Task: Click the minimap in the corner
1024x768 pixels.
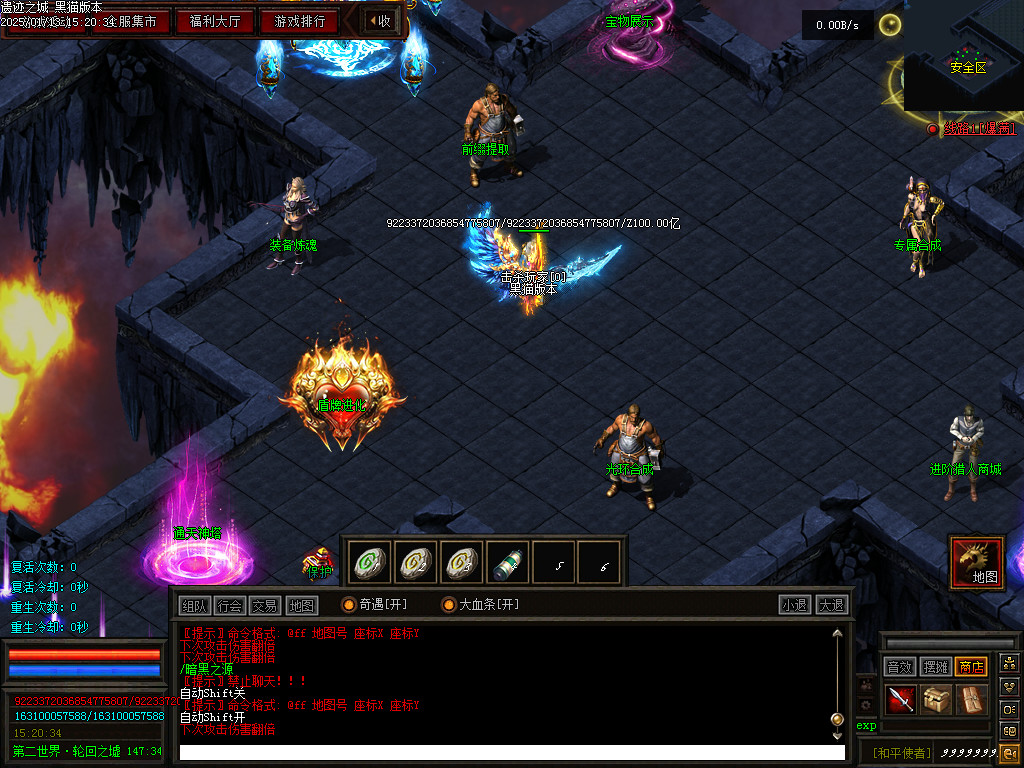Action: click(963, 56)
